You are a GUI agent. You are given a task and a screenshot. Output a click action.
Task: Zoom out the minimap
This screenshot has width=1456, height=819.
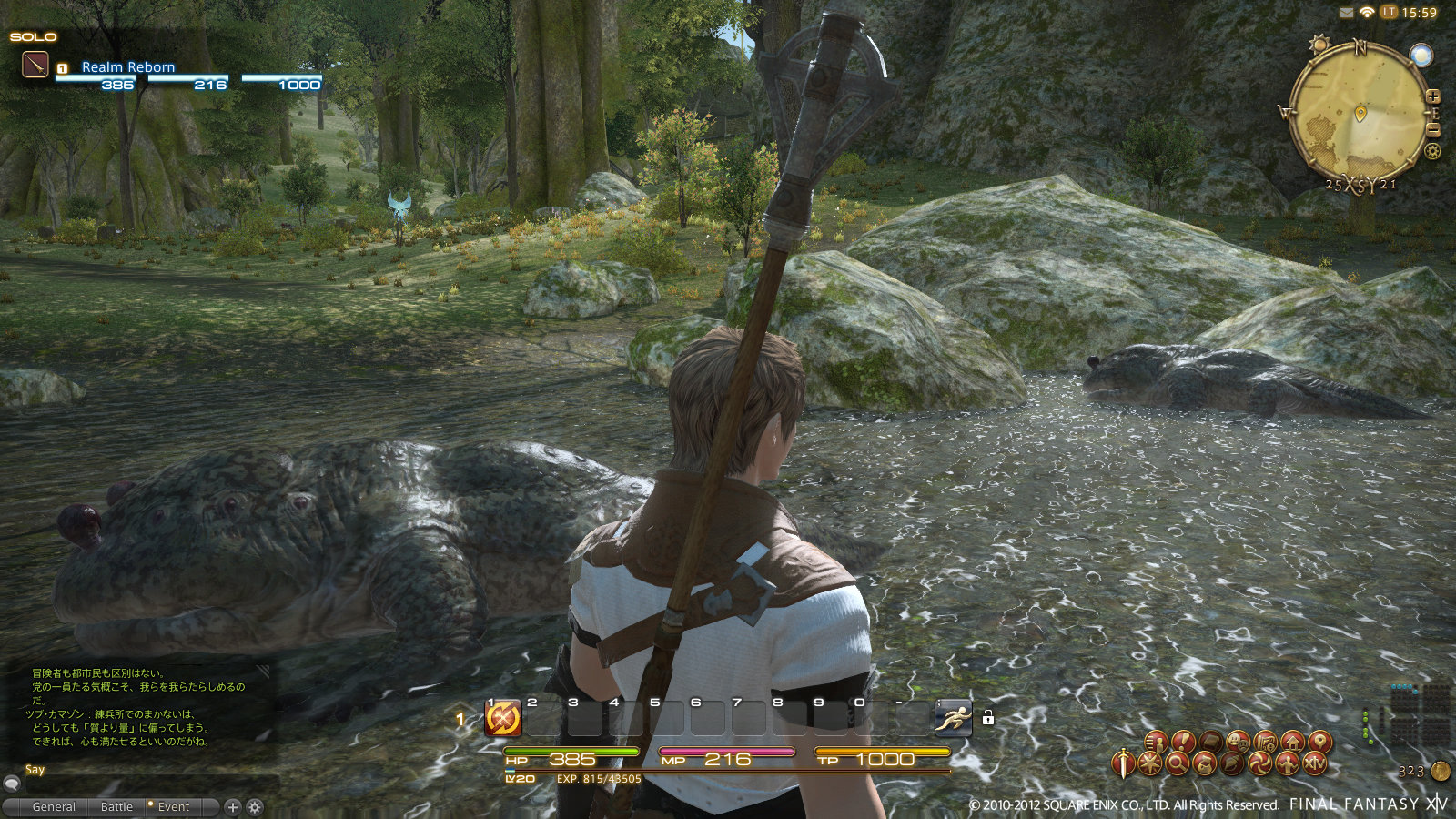[x=1433, y=131]
